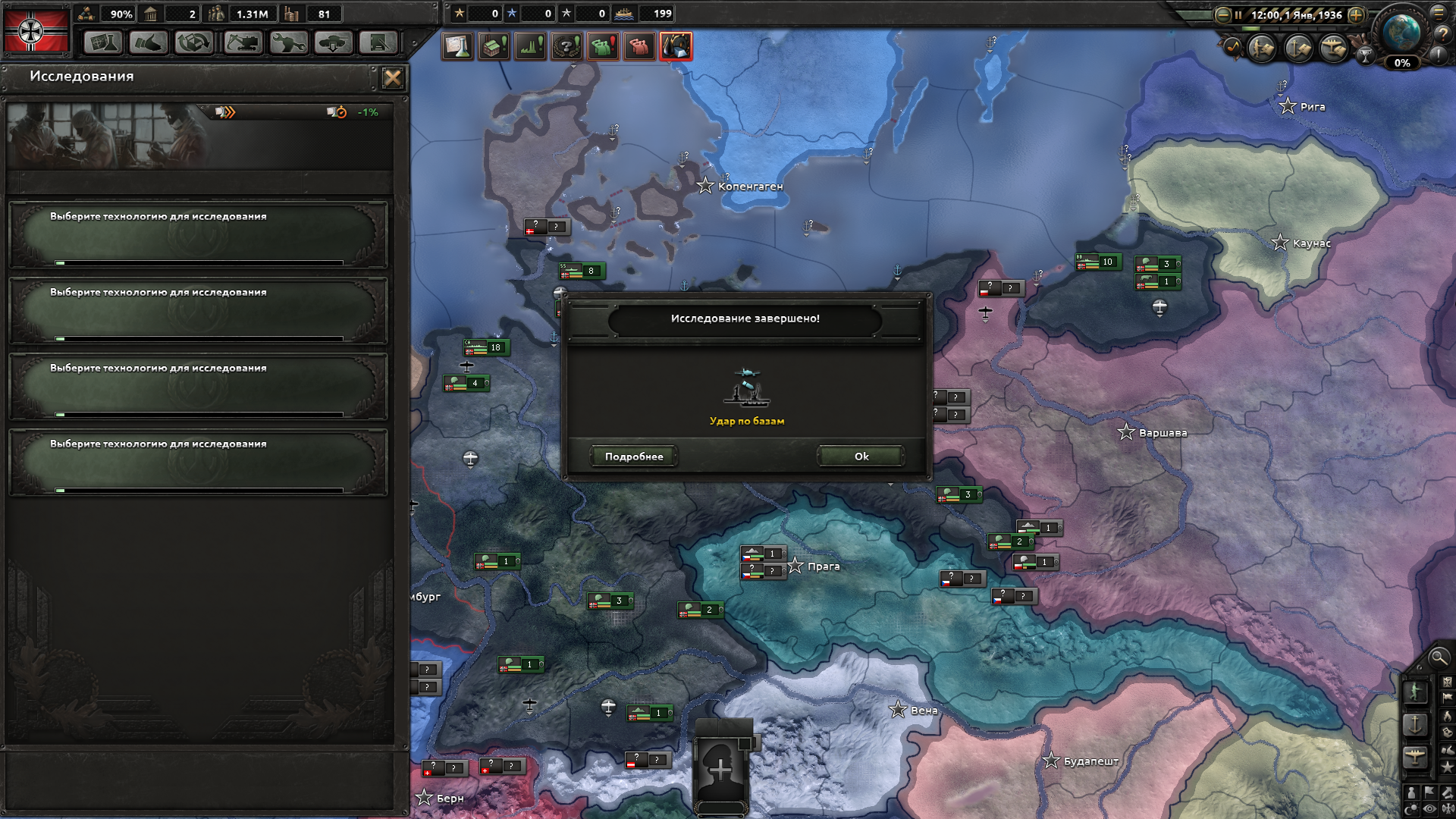Open the diplomacy view (thumb icon)
This screenshot has width=1456, height=819.
pos(148,43)
